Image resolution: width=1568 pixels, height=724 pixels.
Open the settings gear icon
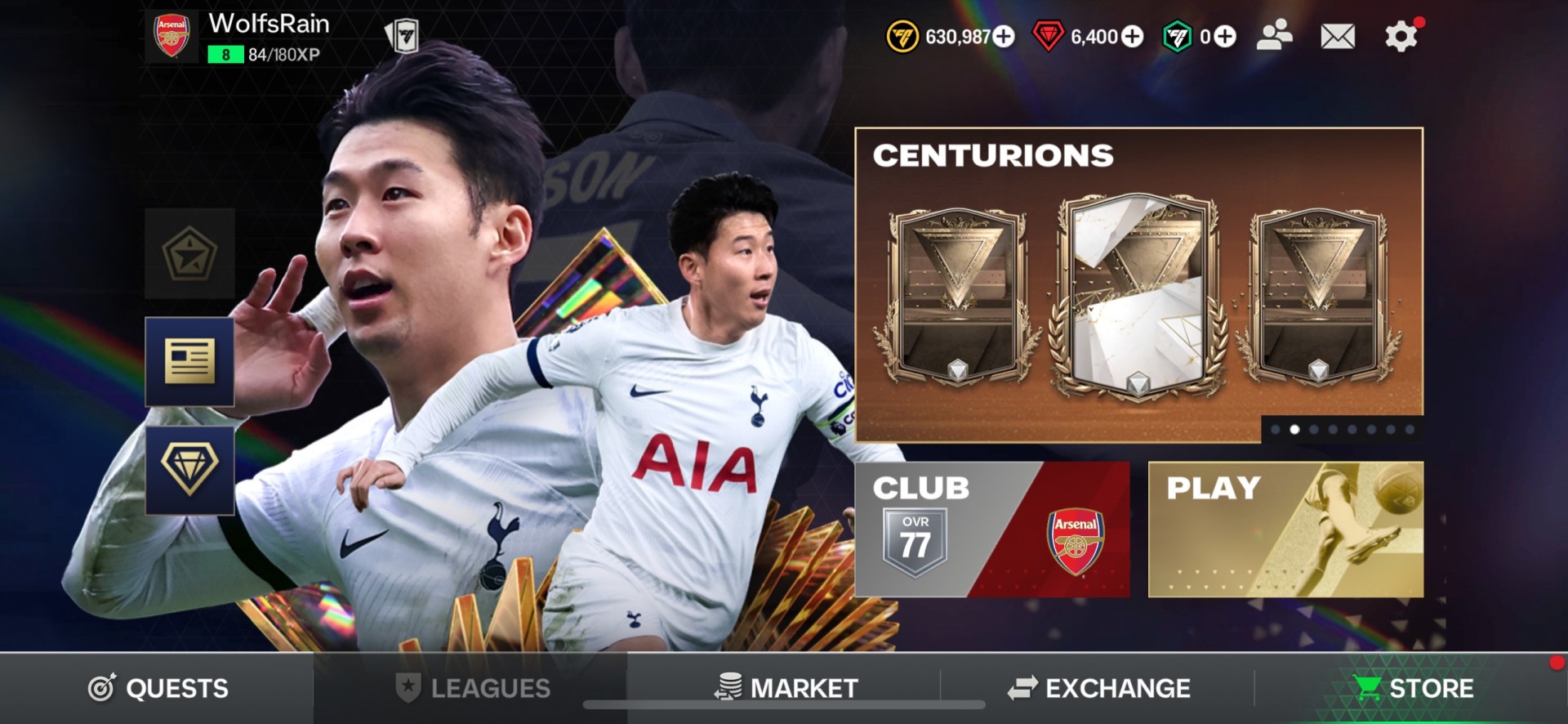point(1401,36)
